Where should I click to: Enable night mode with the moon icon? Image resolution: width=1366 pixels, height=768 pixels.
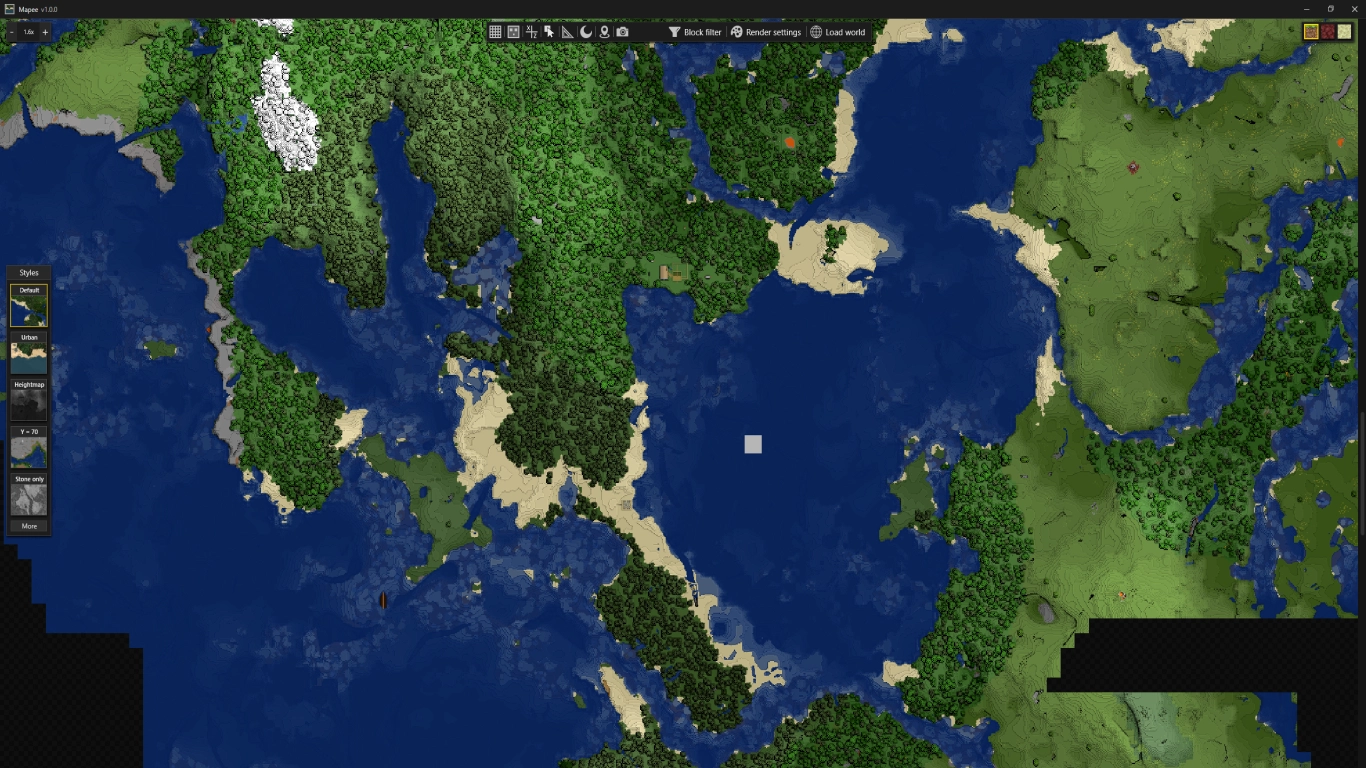tap(587, 31)
